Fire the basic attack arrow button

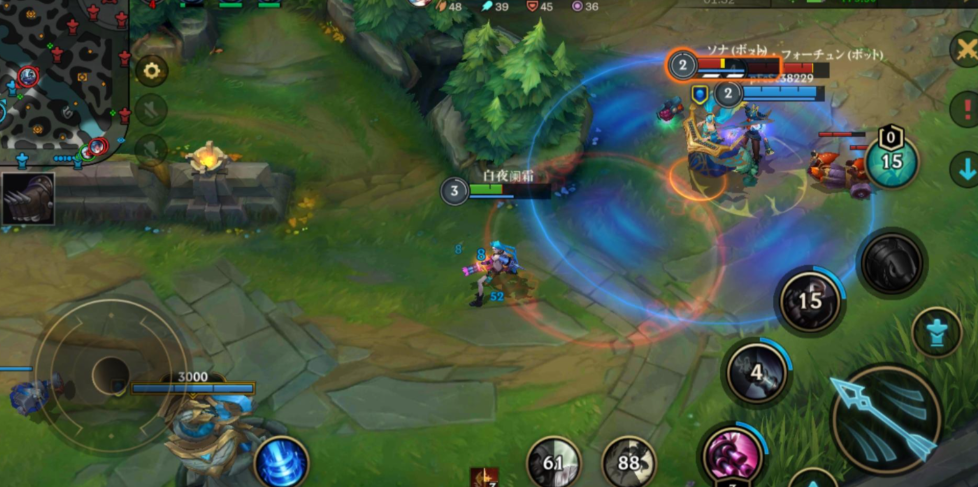[885, 417]
